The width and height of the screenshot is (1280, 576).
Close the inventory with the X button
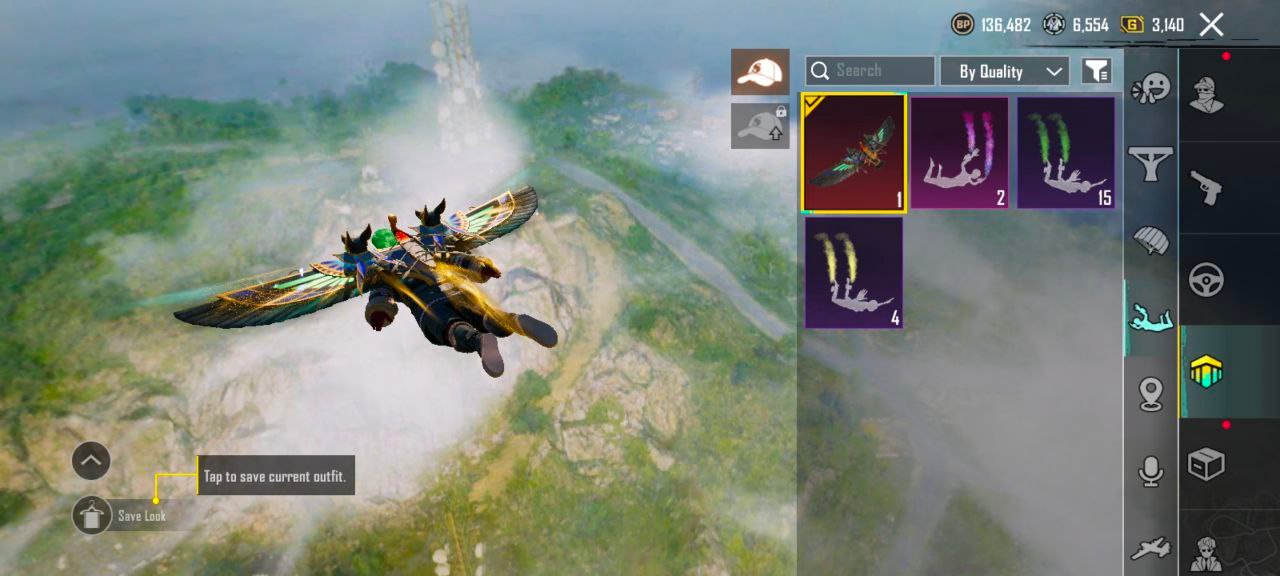[x=1211, y=25]
